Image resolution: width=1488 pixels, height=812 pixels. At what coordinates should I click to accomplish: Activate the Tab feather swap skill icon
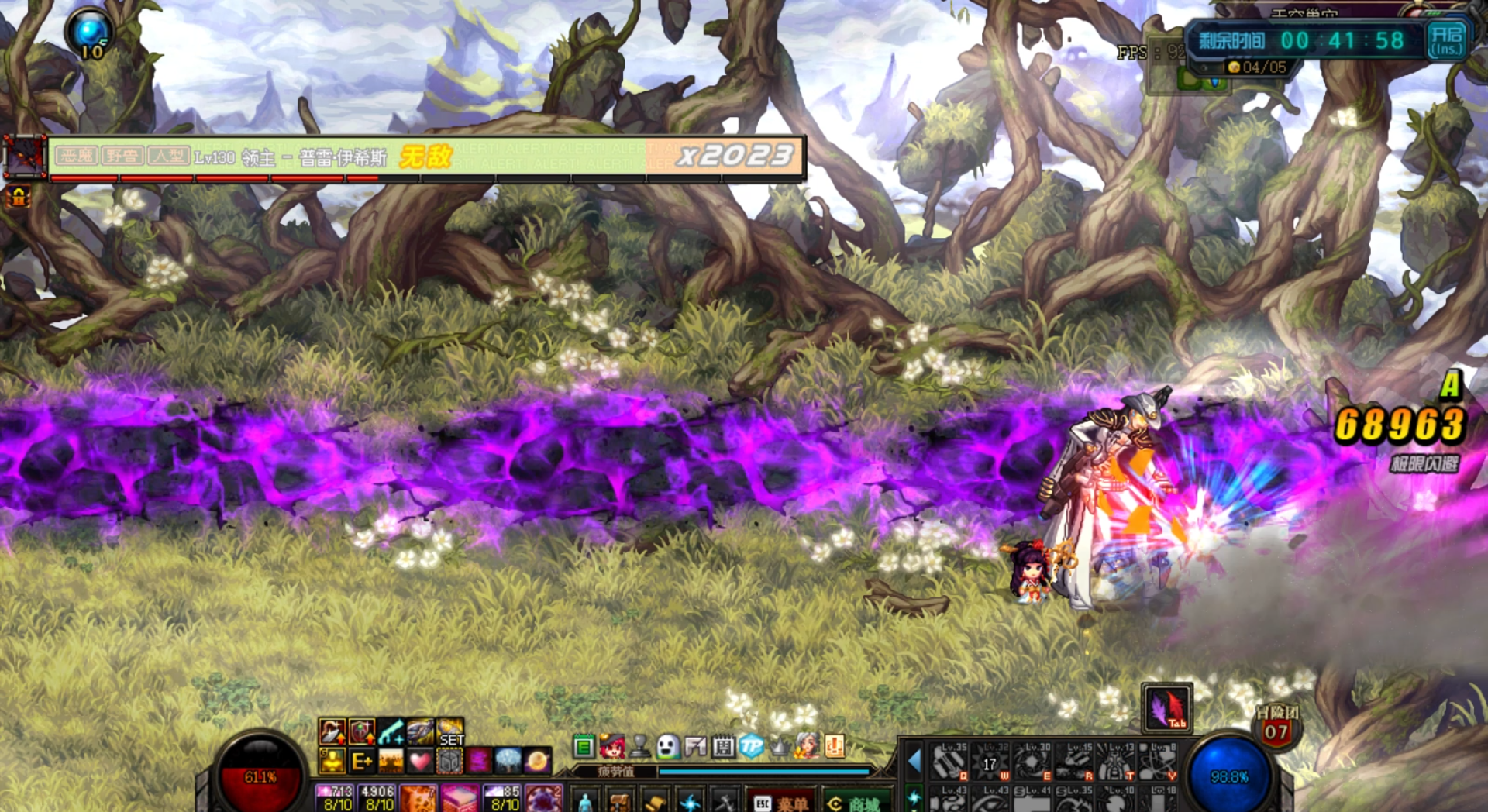pos(1166,708)
